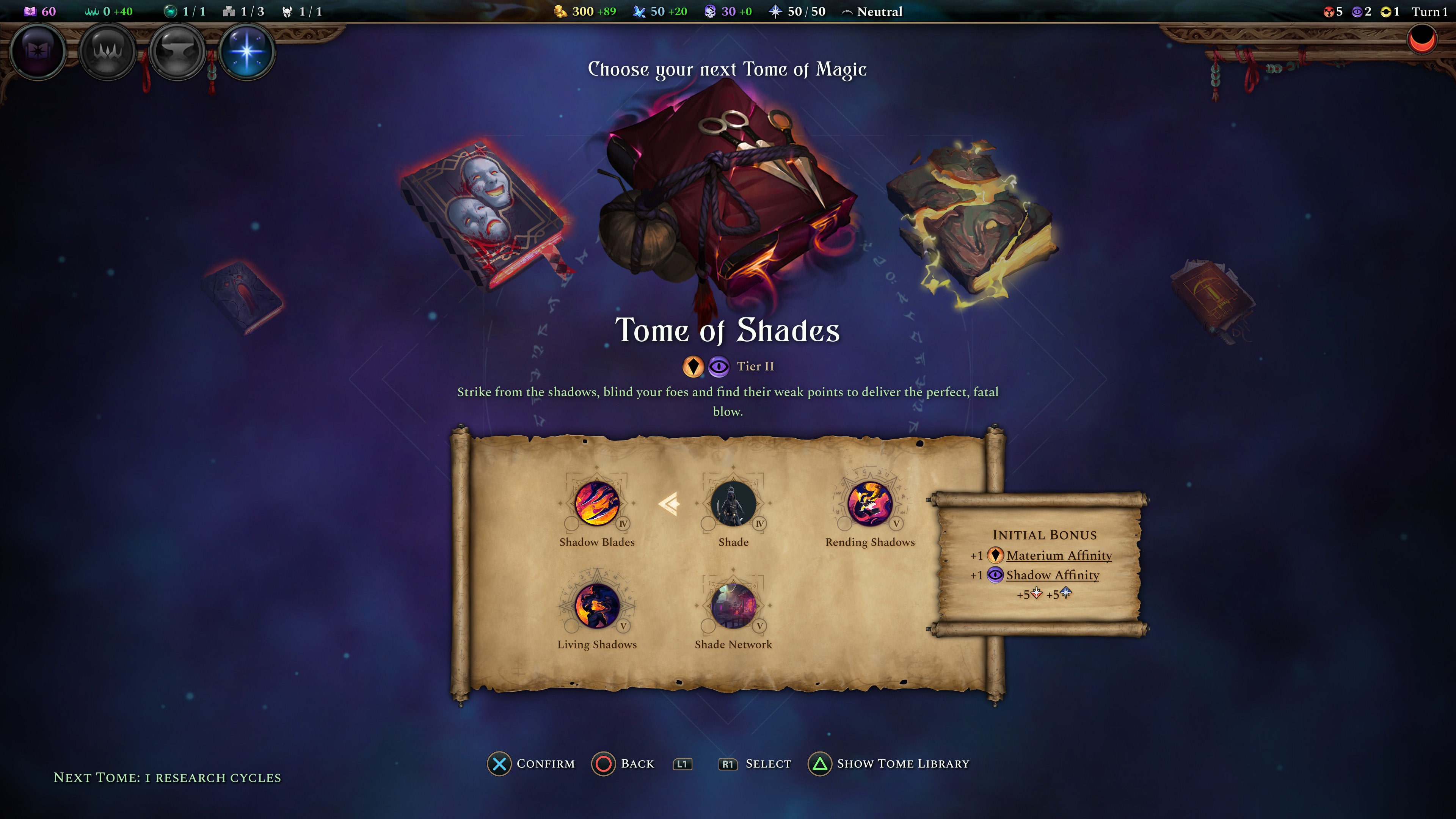The width and height of the screenshot is (1456, 819).
Task: Open the blue star magic menu icon
Action: [246, 52]
